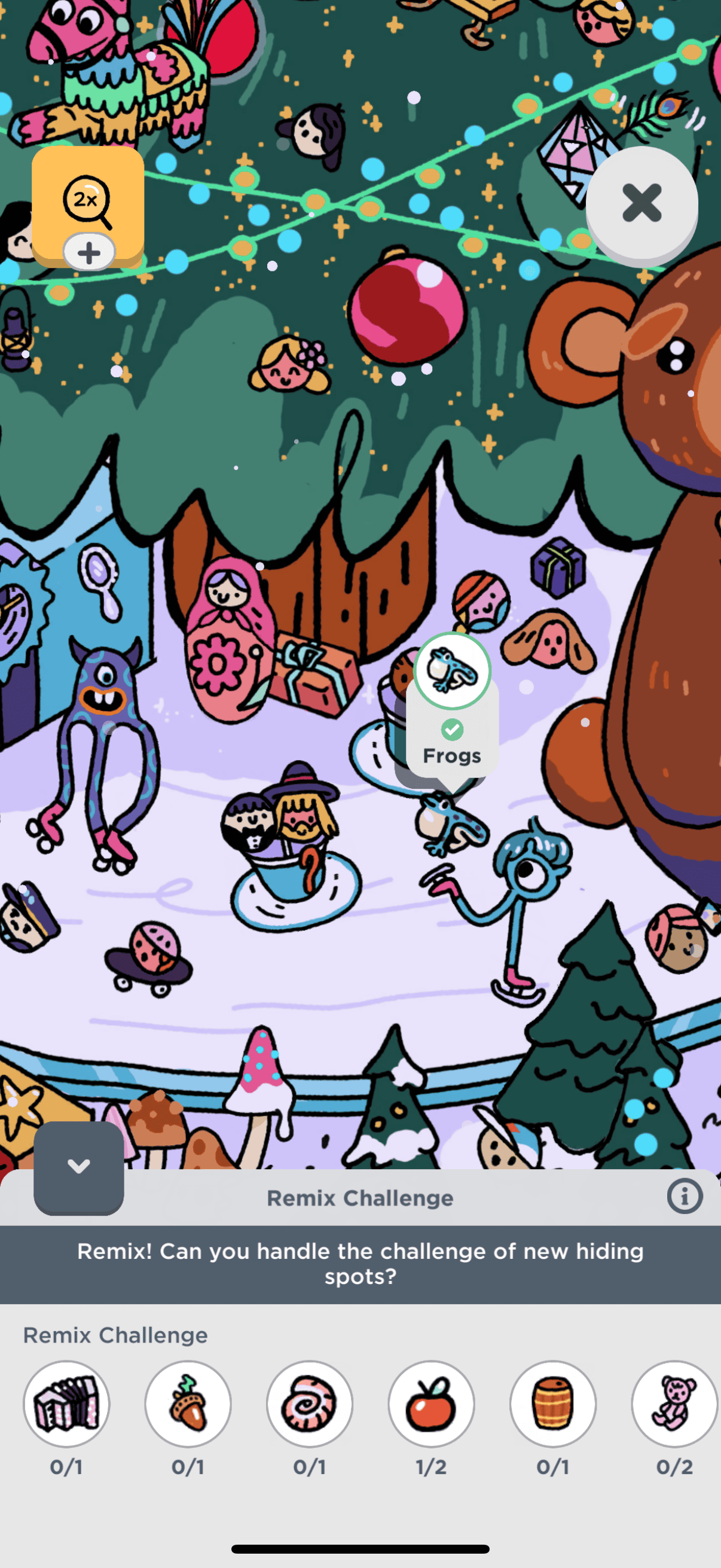This screenshot has height=1568, width=721.
Task: Select the wooden barrel target item
Action: tap(553, 1404)
